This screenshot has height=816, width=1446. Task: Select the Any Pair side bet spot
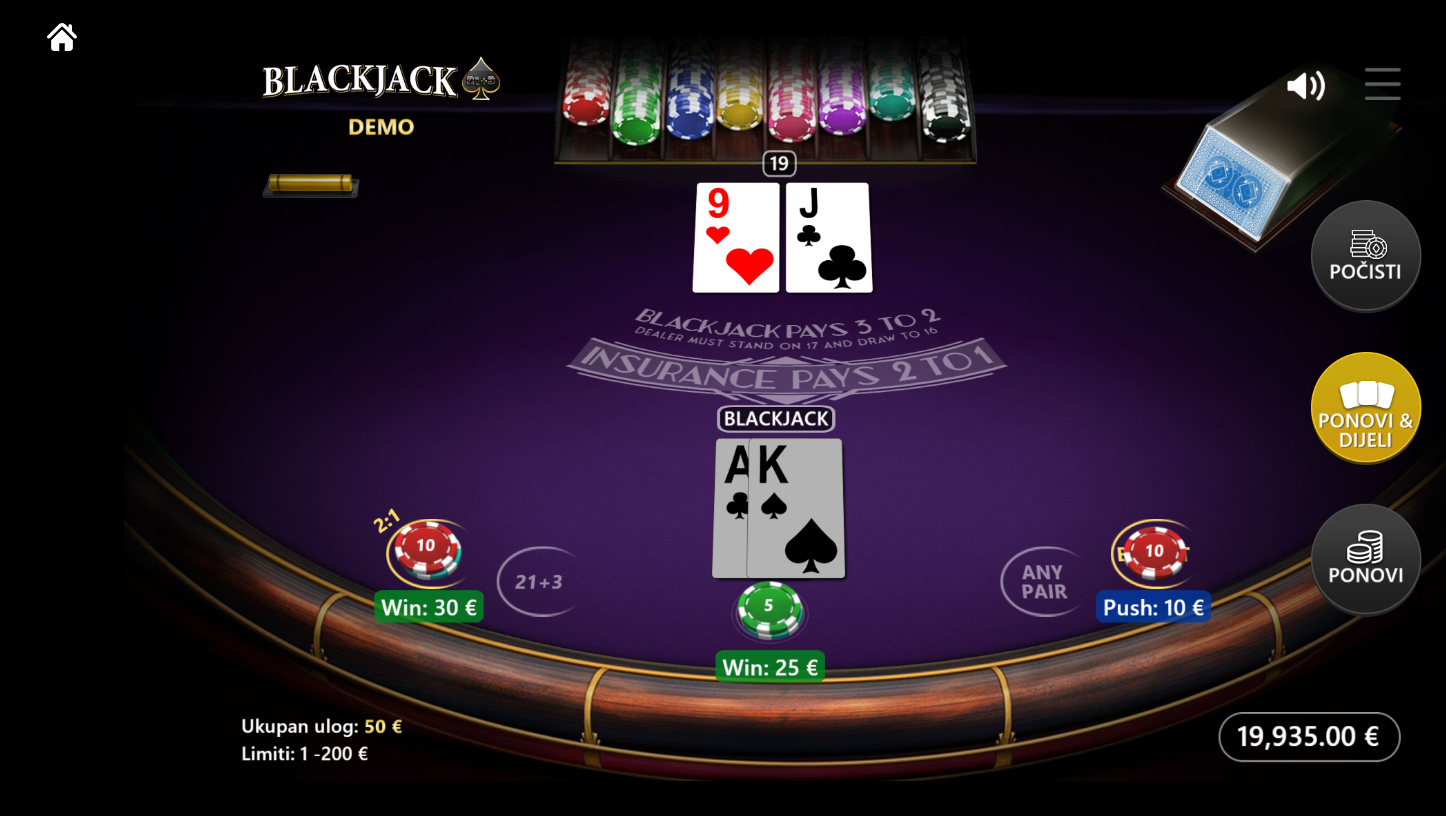[1044, 581]
